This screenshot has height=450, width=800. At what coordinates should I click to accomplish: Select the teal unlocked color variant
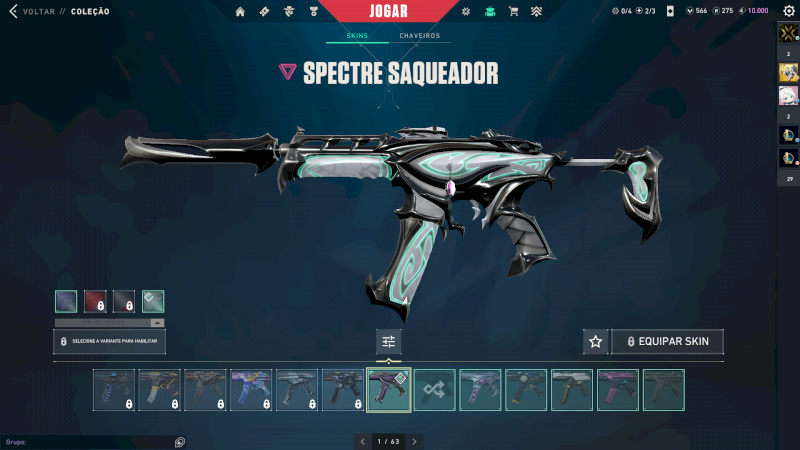(x=153, y=301)
